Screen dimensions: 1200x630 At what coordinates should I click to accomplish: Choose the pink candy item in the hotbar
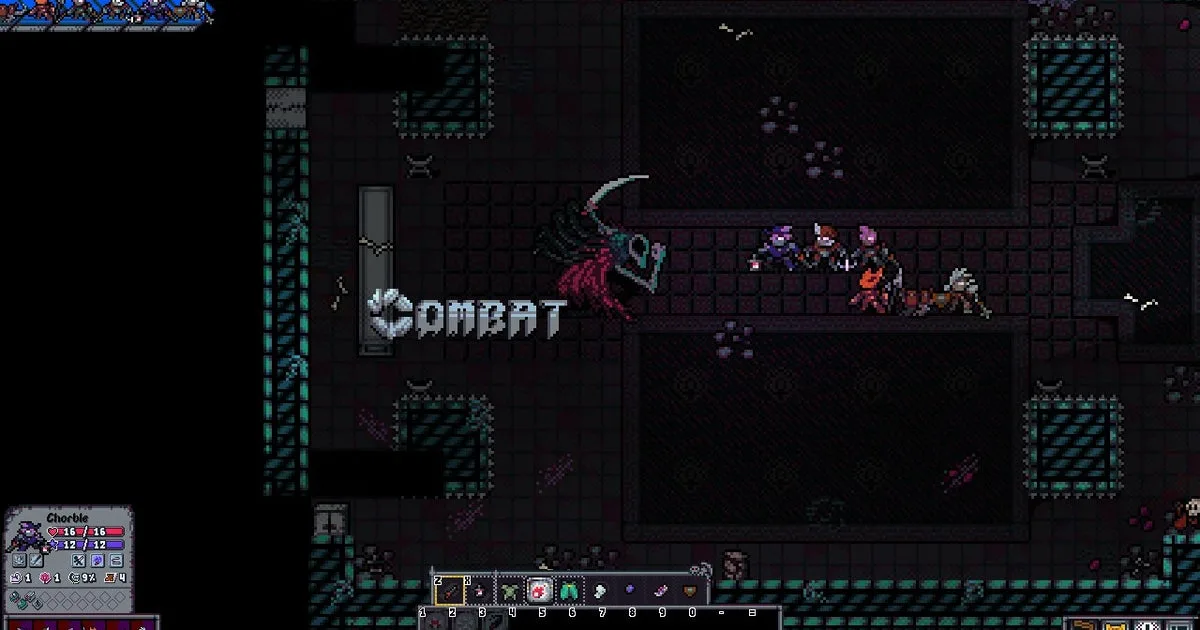pyautogui.click(x=660, y=591)
